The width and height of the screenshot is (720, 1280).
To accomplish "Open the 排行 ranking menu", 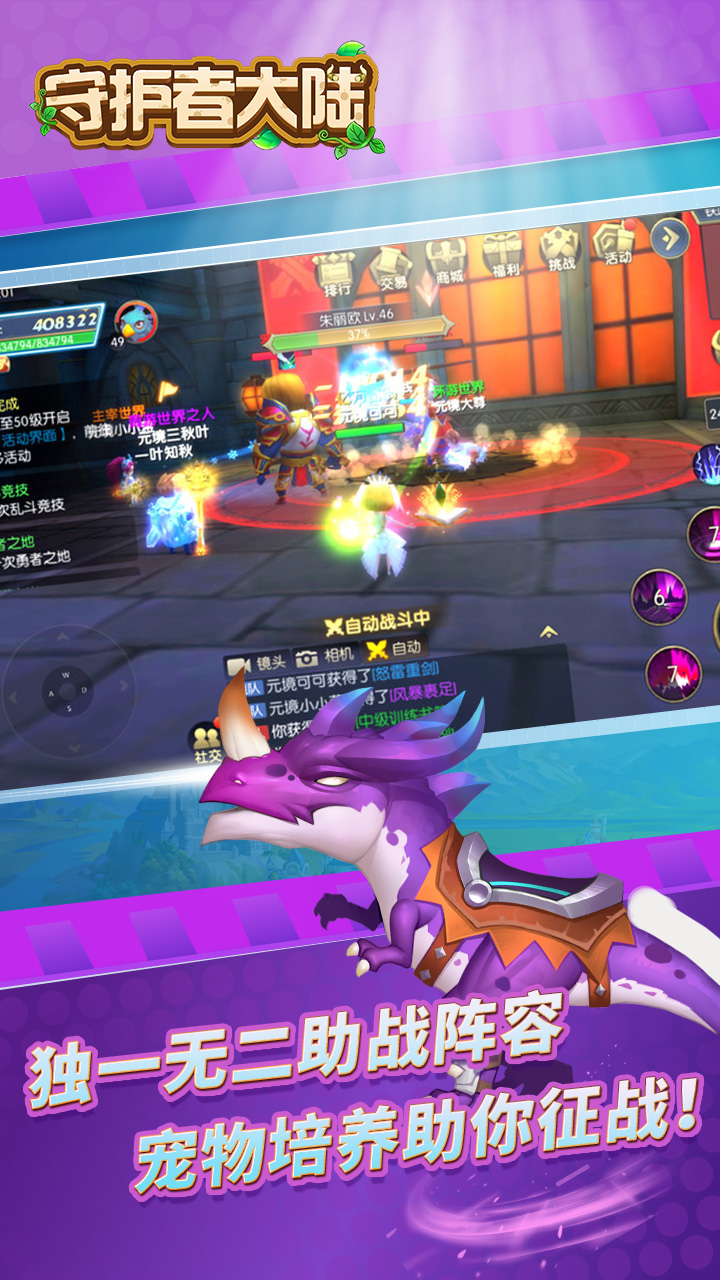I will 336,272.
